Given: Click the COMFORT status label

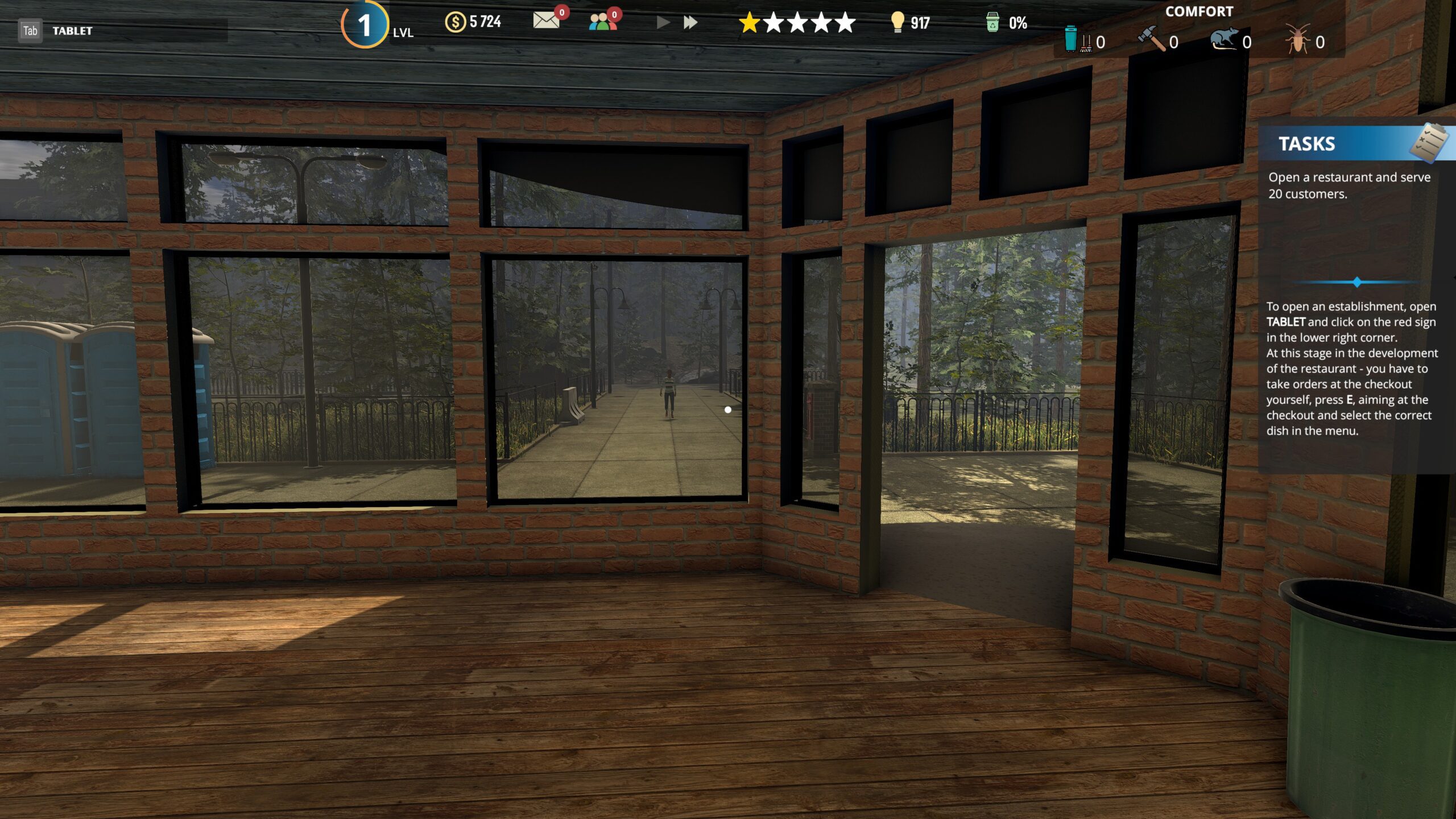Looking at the screenshot, I should point(1199,11).
